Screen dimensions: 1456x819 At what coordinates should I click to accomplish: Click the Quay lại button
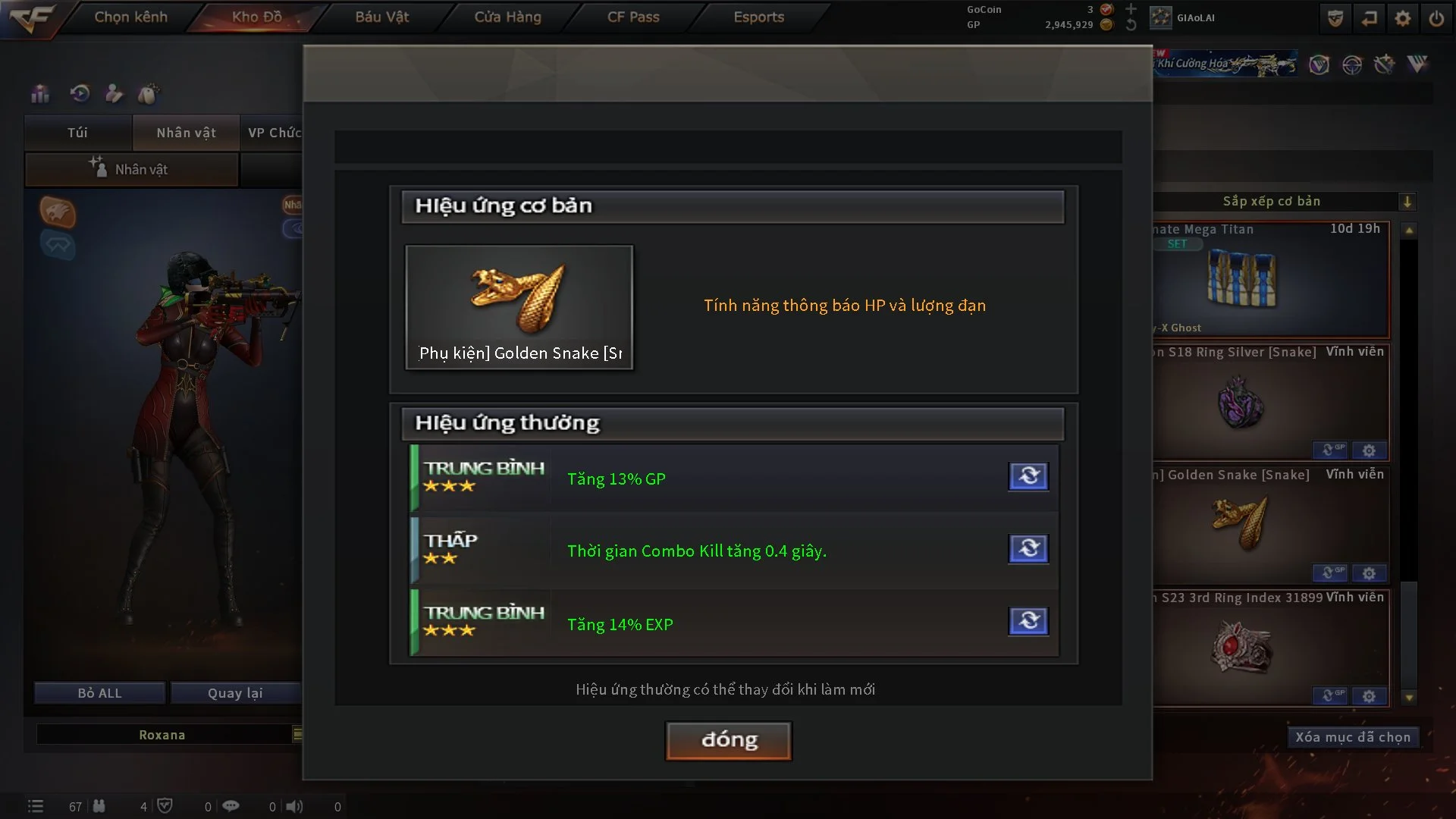[235, 693]
